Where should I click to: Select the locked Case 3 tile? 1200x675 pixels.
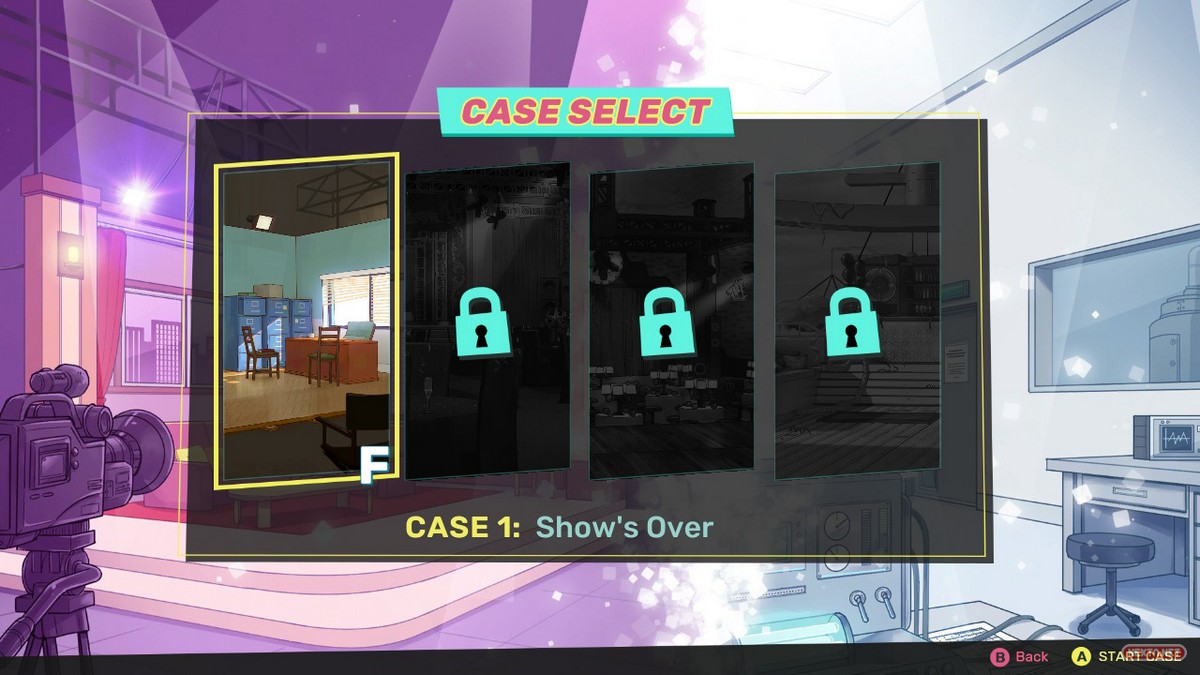tap(671, 320)
